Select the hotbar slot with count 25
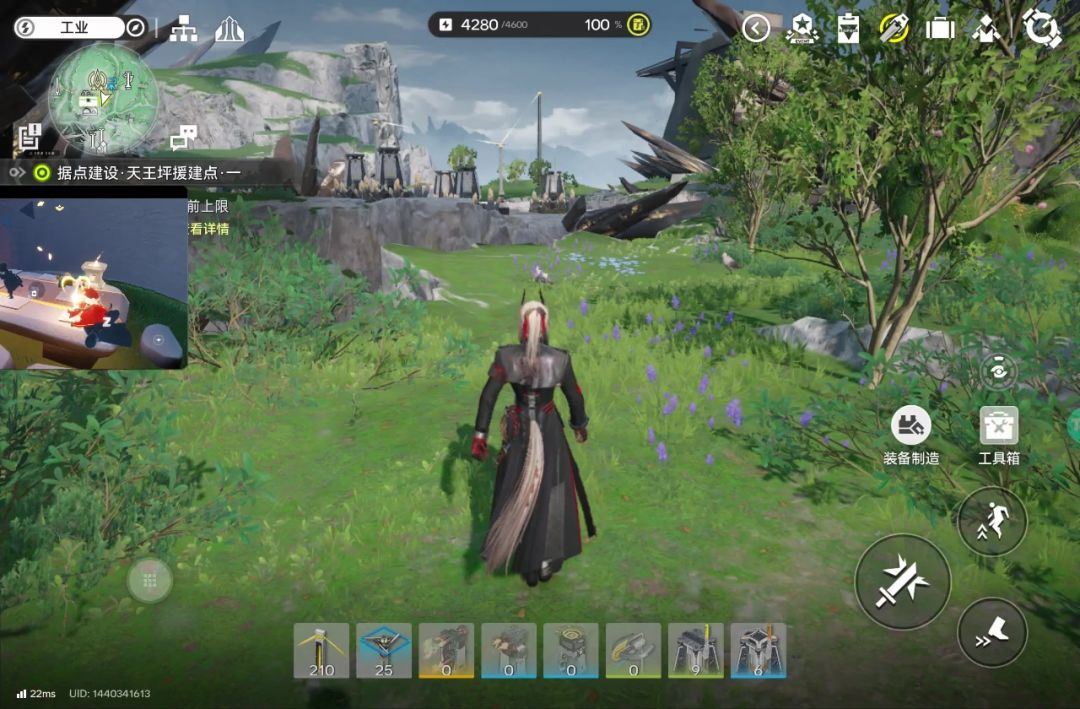The width and height of the screenshot is (1080, 709). pyautogui.click(x=384, y=650)
